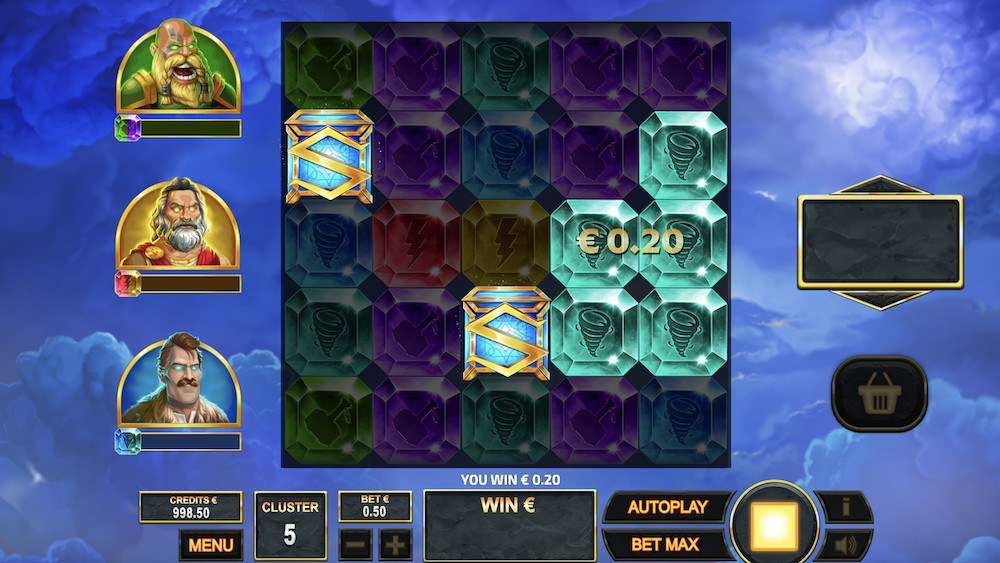
Task: Open the game info 'i' button
Action: (845, 507)
